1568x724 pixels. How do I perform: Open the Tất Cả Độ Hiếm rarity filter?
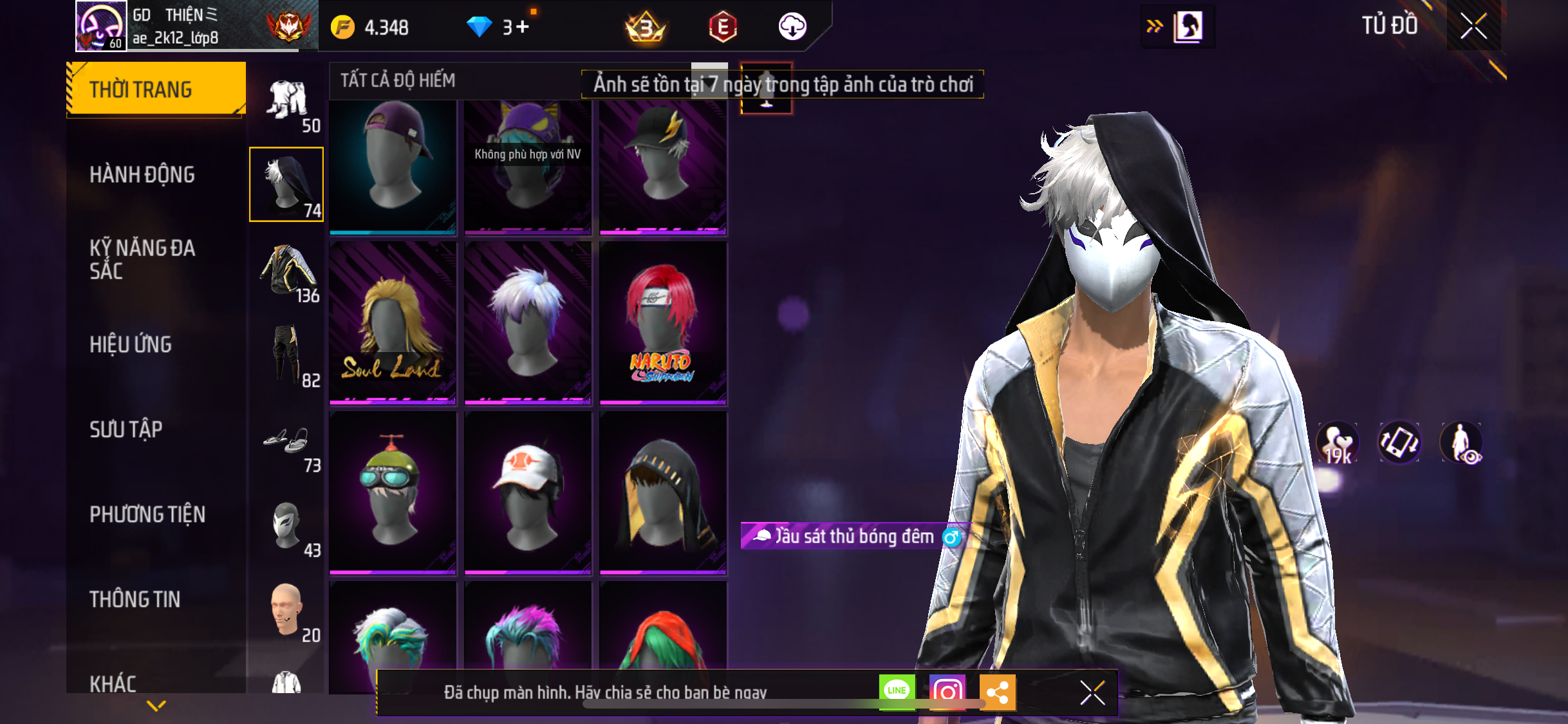(x=398, y=80)
